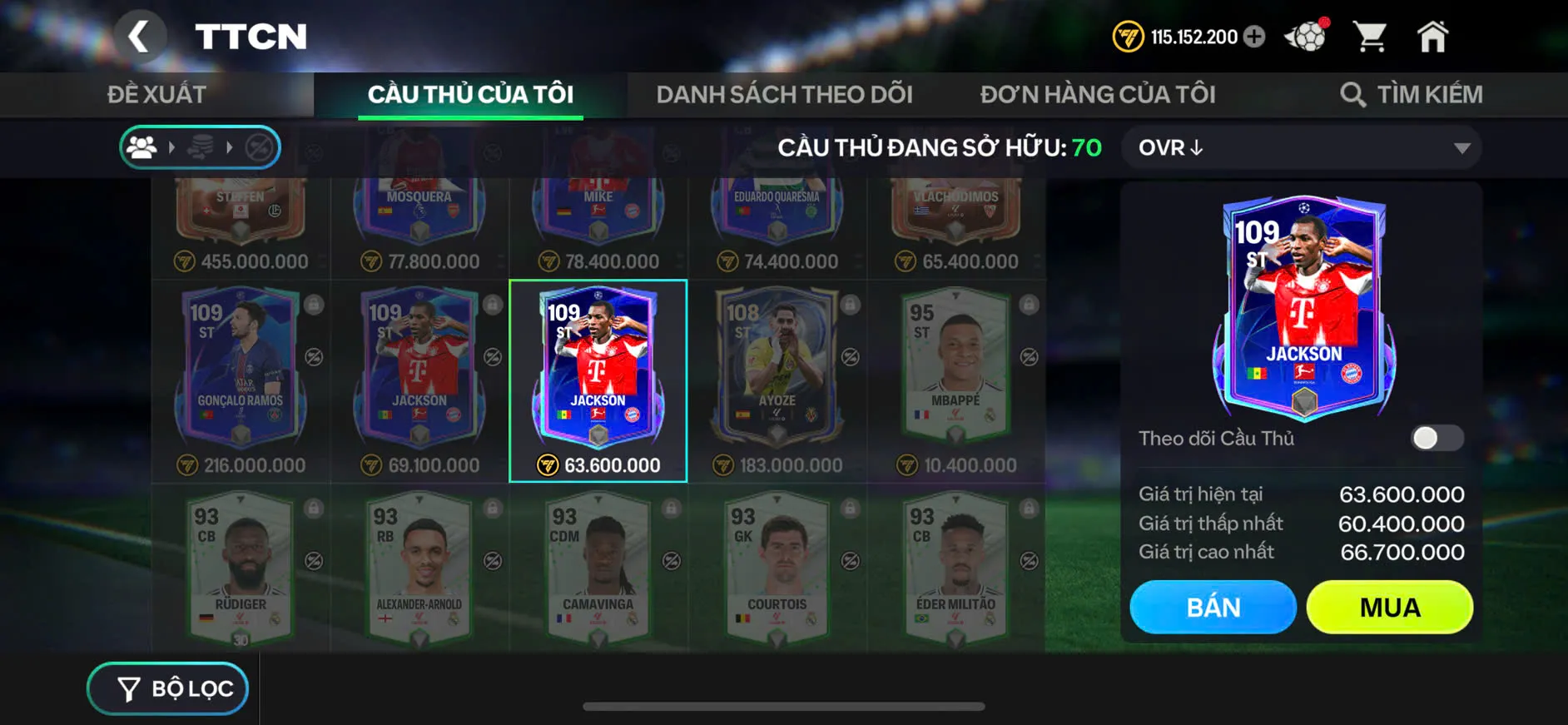The image size is (1568, 725).
Task: Expand the second filter bar arrow
Action: 230,147
